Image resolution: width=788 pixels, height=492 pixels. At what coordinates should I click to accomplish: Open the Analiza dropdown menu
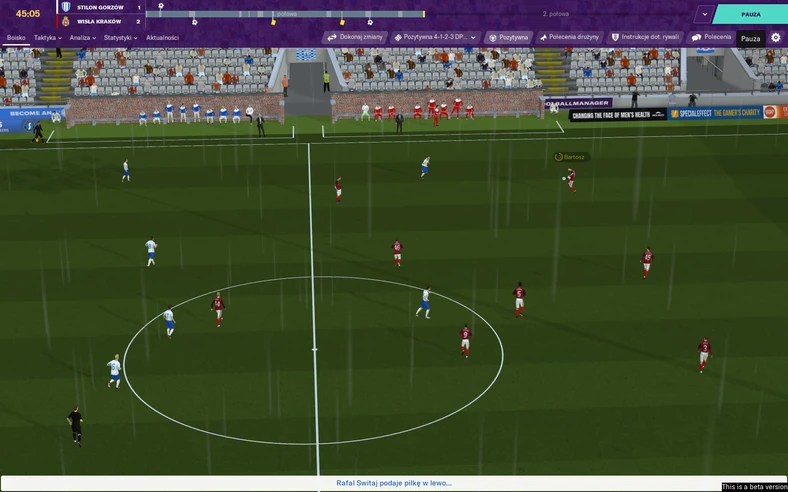(83, 38)
